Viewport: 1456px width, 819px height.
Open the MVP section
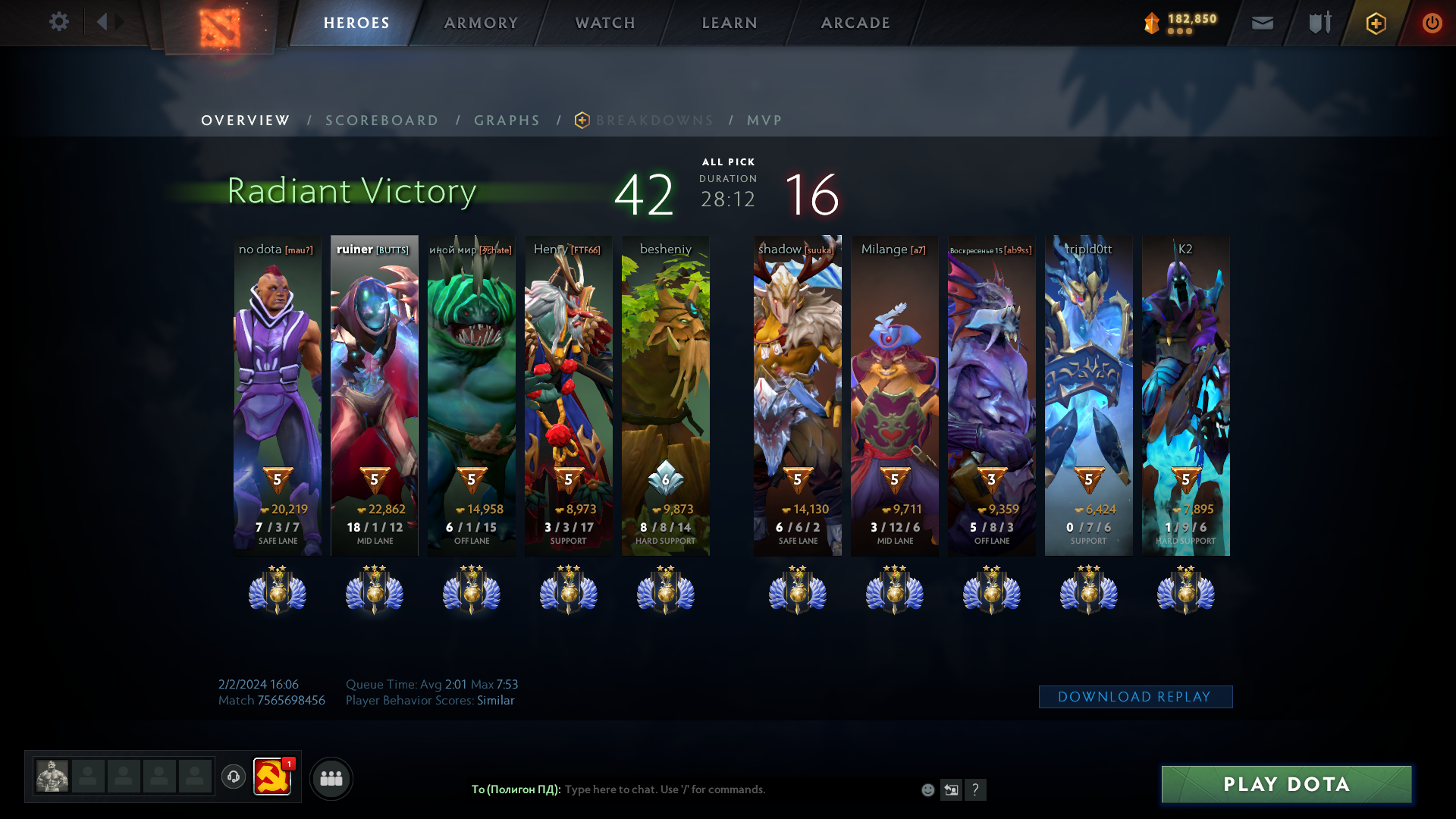click(x=764, y=121)
